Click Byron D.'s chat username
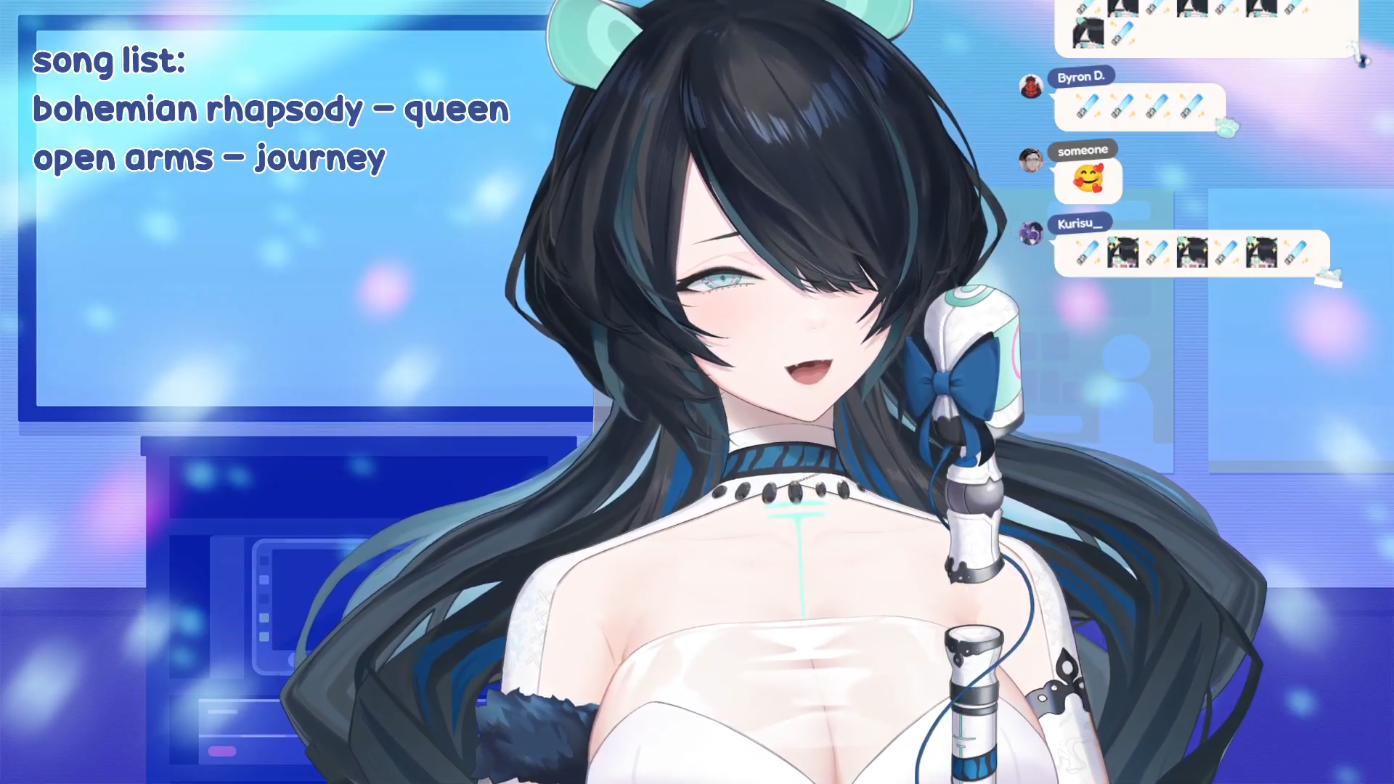 (x=1080, y=77)
